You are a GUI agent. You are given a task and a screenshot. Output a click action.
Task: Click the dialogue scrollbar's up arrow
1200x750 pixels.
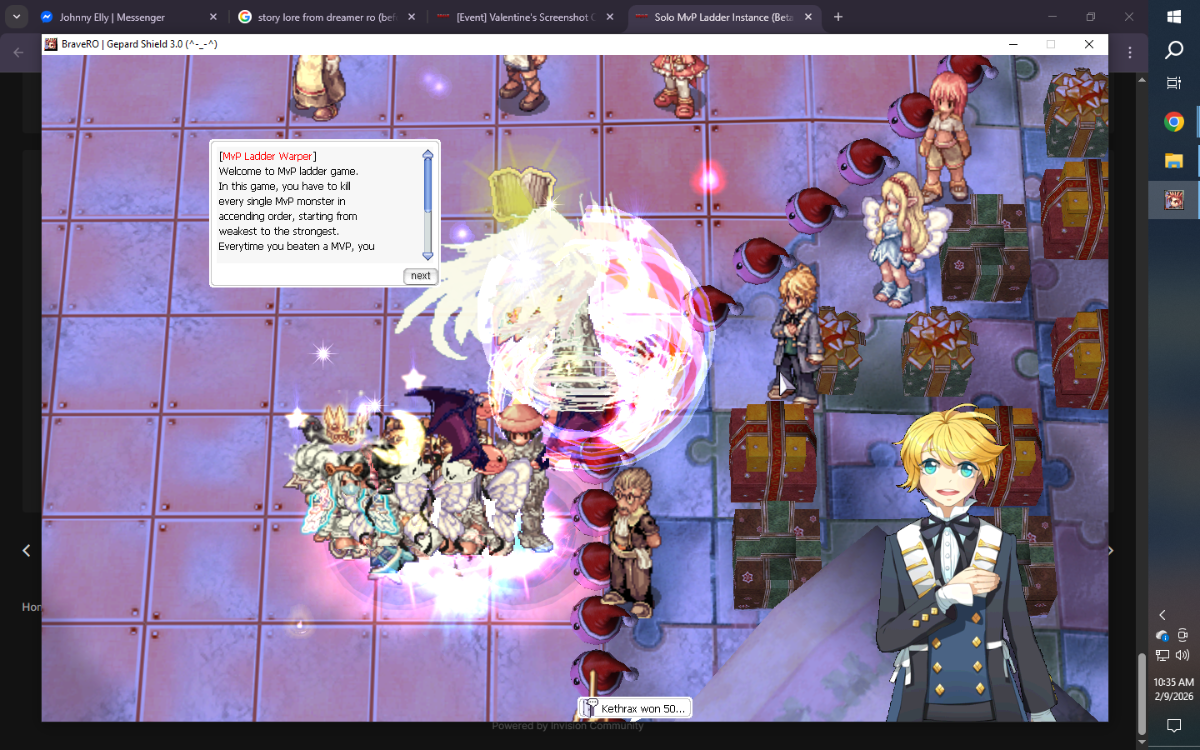[x=428, y=155]
